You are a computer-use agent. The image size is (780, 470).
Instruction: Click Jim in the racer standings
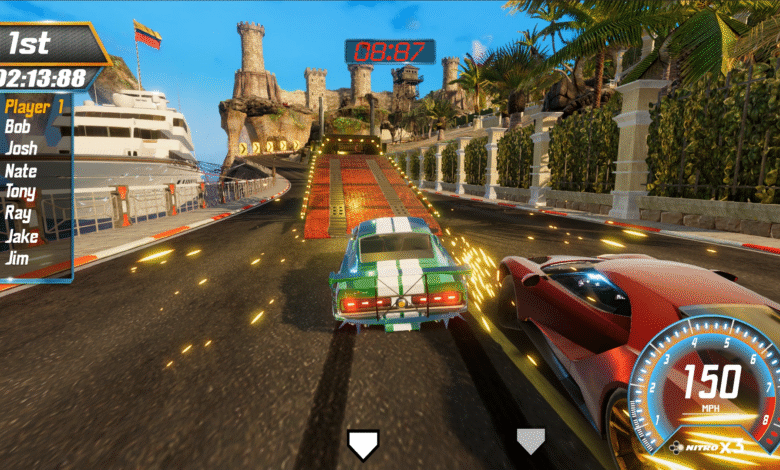pyautogui.click(x=16, y=257)
